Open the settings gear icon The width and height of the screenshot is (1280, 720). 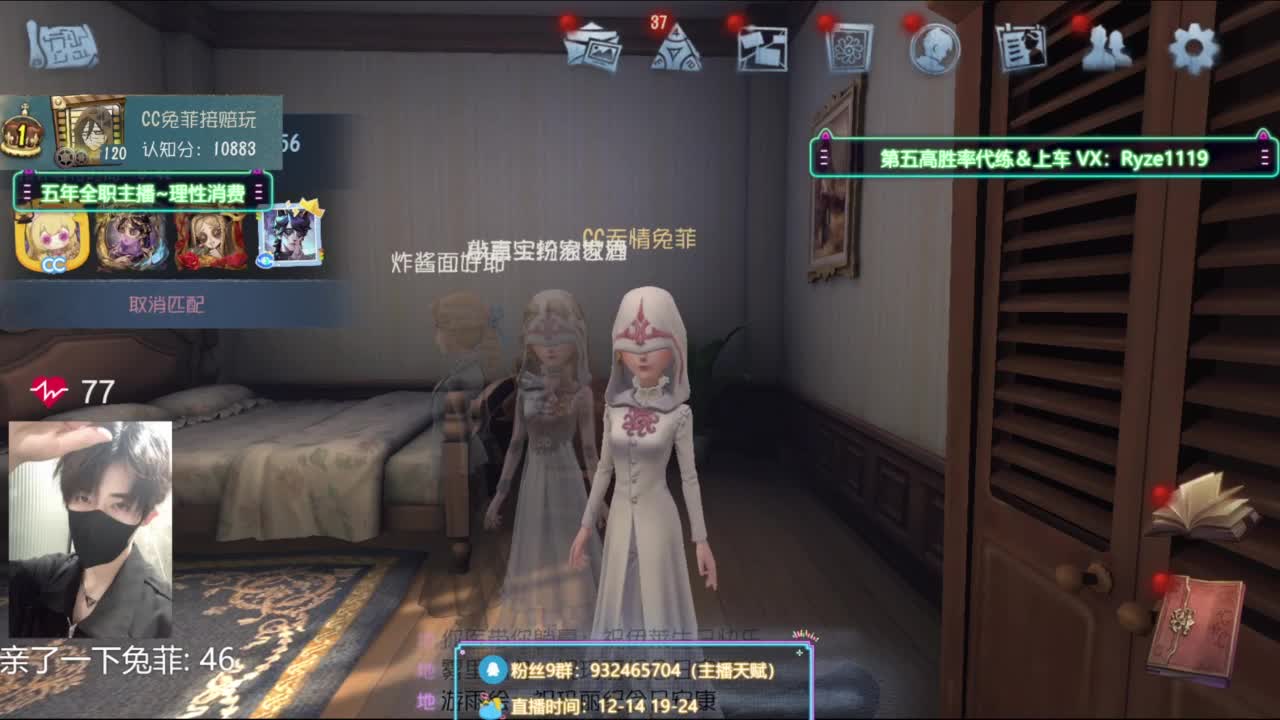point(1192,45)
